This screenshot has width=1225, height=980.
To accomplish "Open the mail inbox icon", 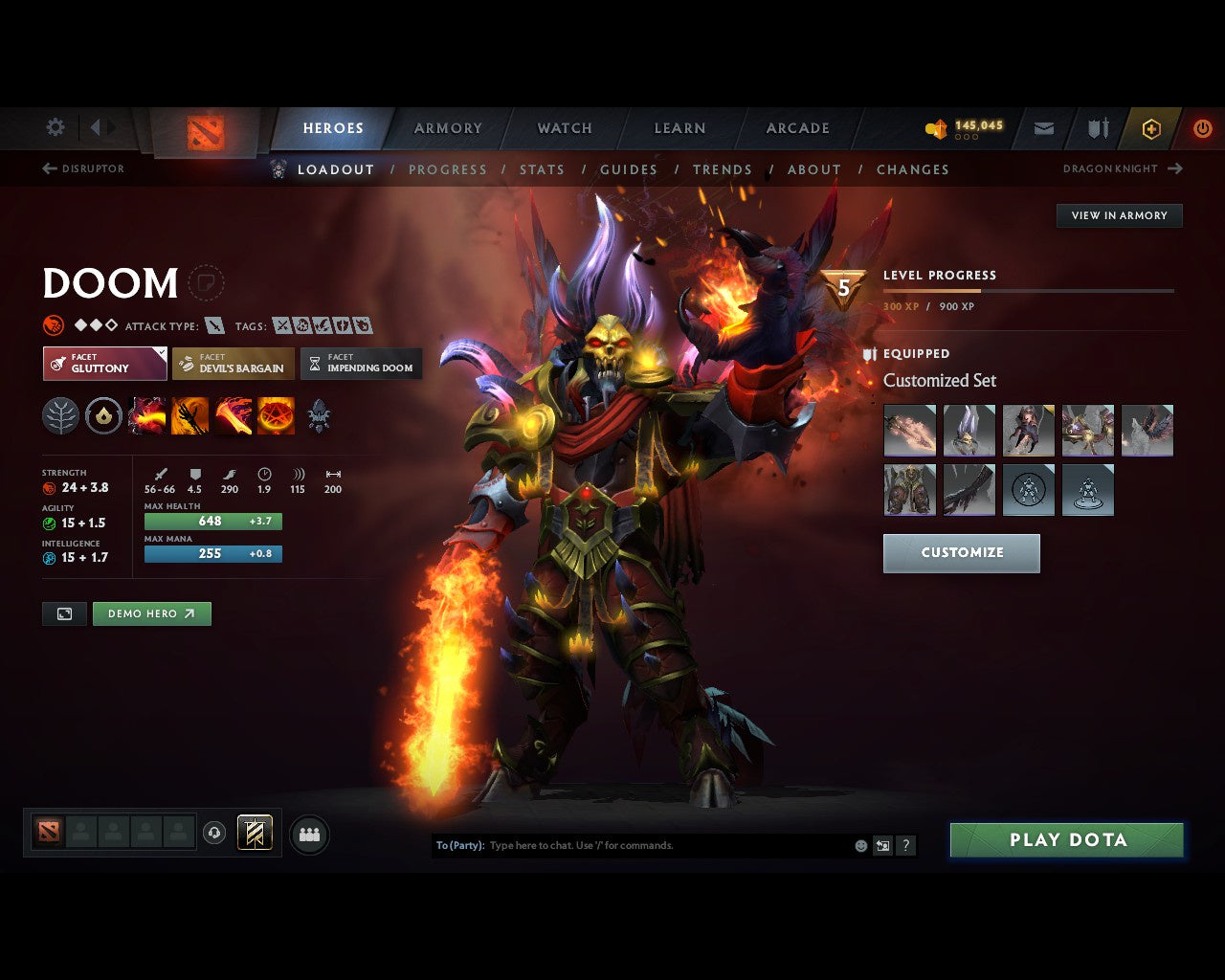I will click(x=1043, y=128).
